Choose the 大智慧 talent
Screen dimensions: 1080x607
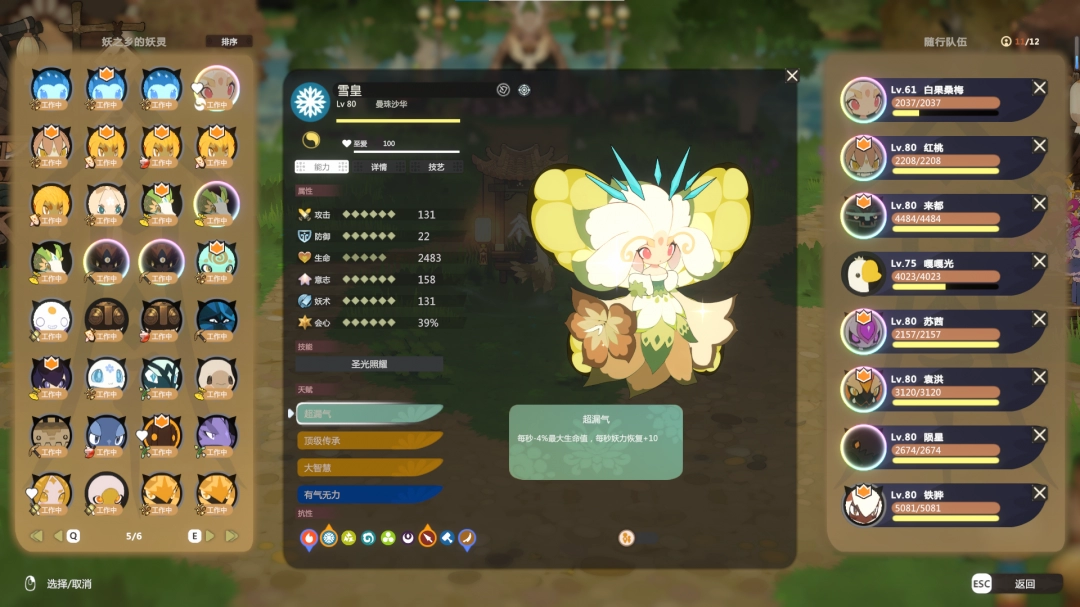click(369, 467)
